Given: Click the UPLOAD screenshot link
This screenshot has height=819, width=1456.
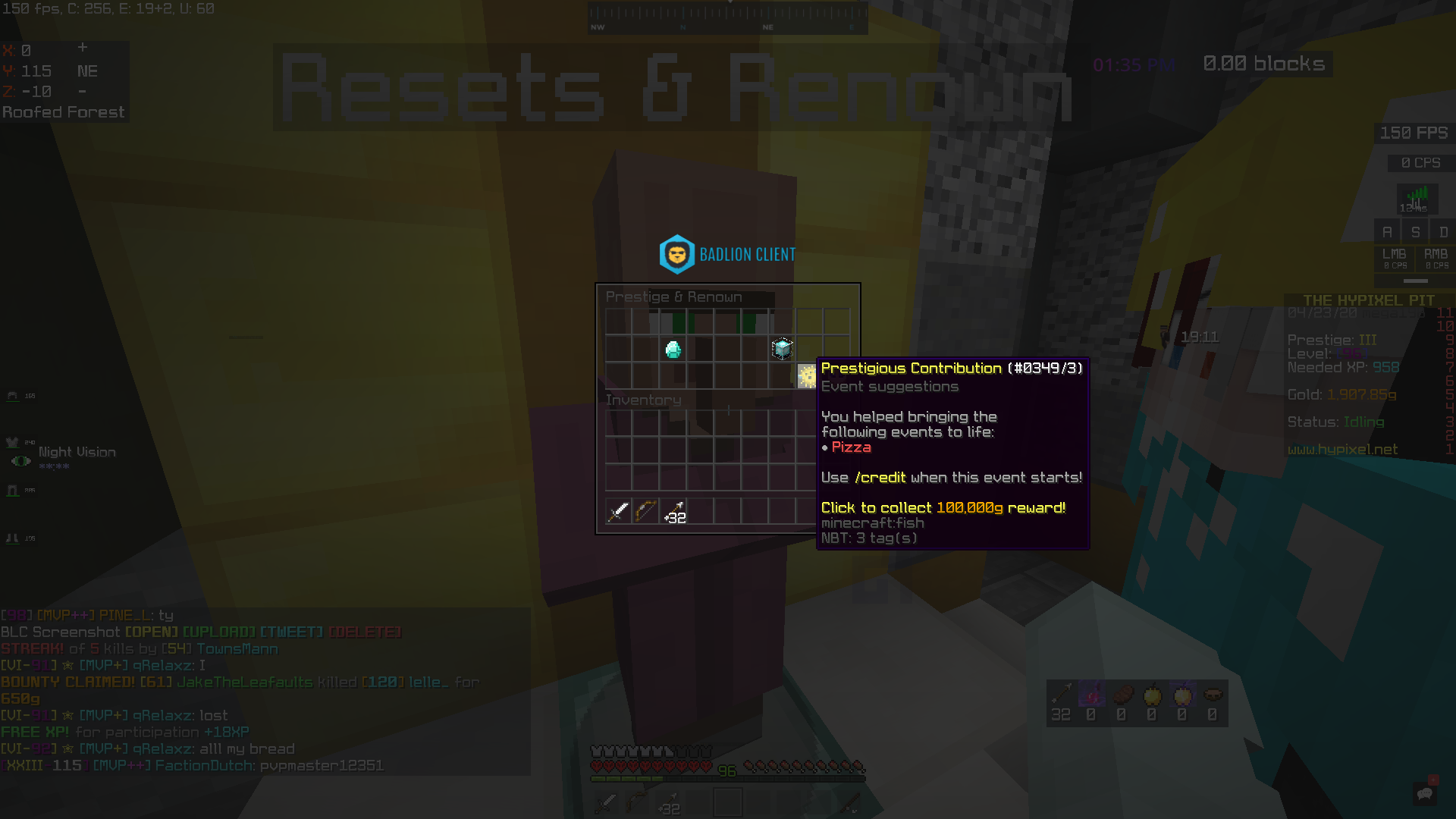Looking at the screenshot, I should click(219, 631).
